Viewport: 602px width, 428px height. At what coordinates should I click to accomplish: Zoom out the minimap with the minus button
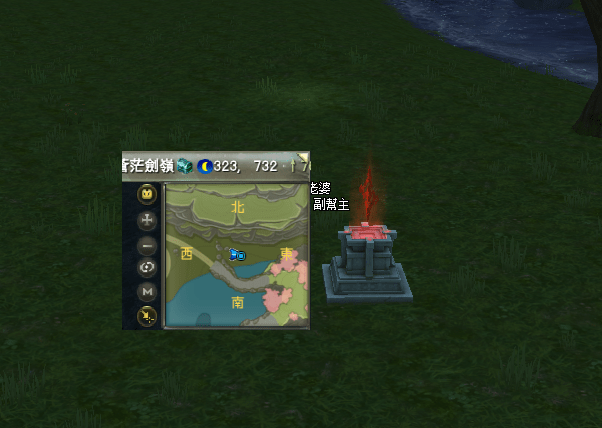(147, 244)
